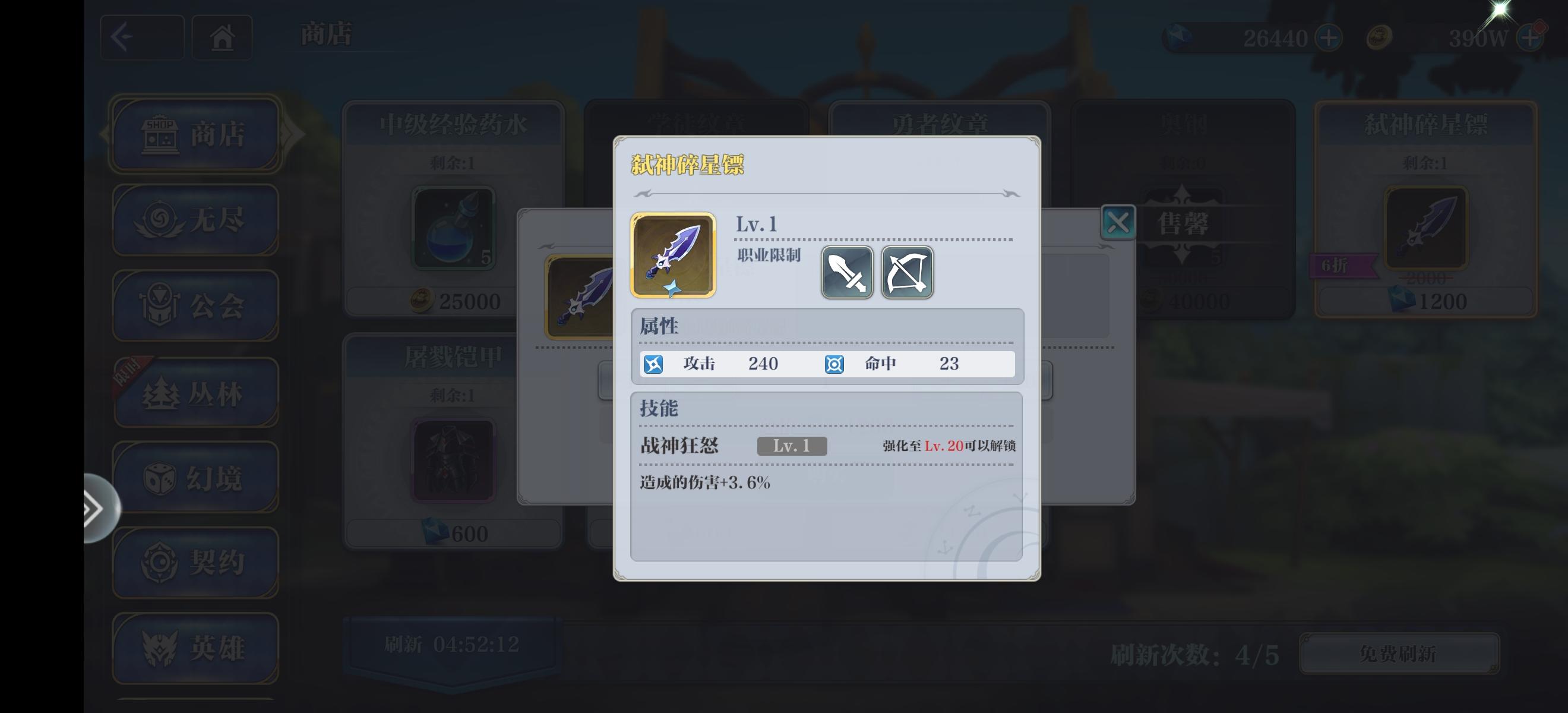This screenshot has height=713, width=1568.
Task: Open the 英雄 hero shop section
Action: coord(195,647)
